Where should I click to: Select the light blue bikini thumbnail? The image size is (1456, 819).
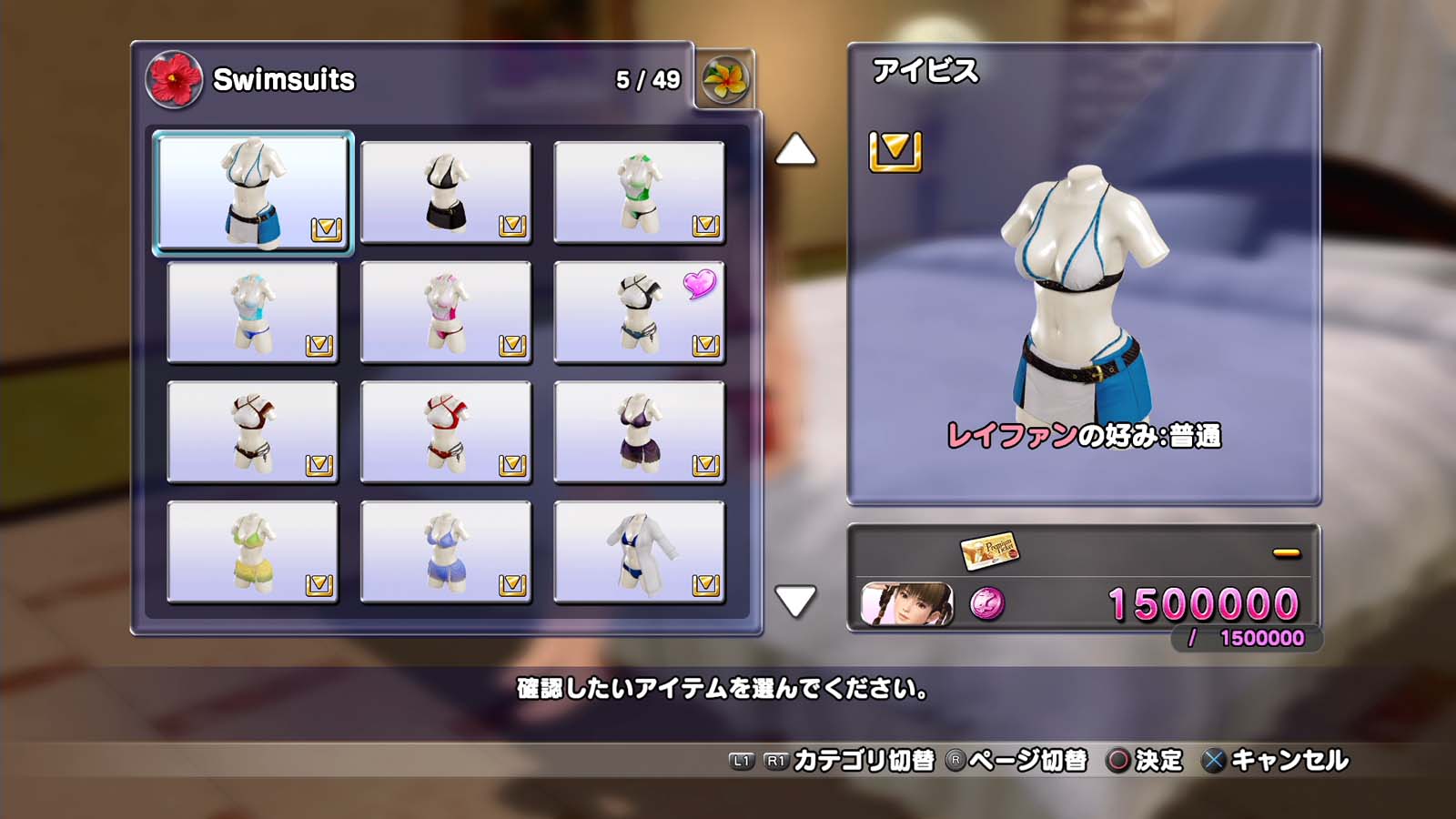click(x=253, y=312)
